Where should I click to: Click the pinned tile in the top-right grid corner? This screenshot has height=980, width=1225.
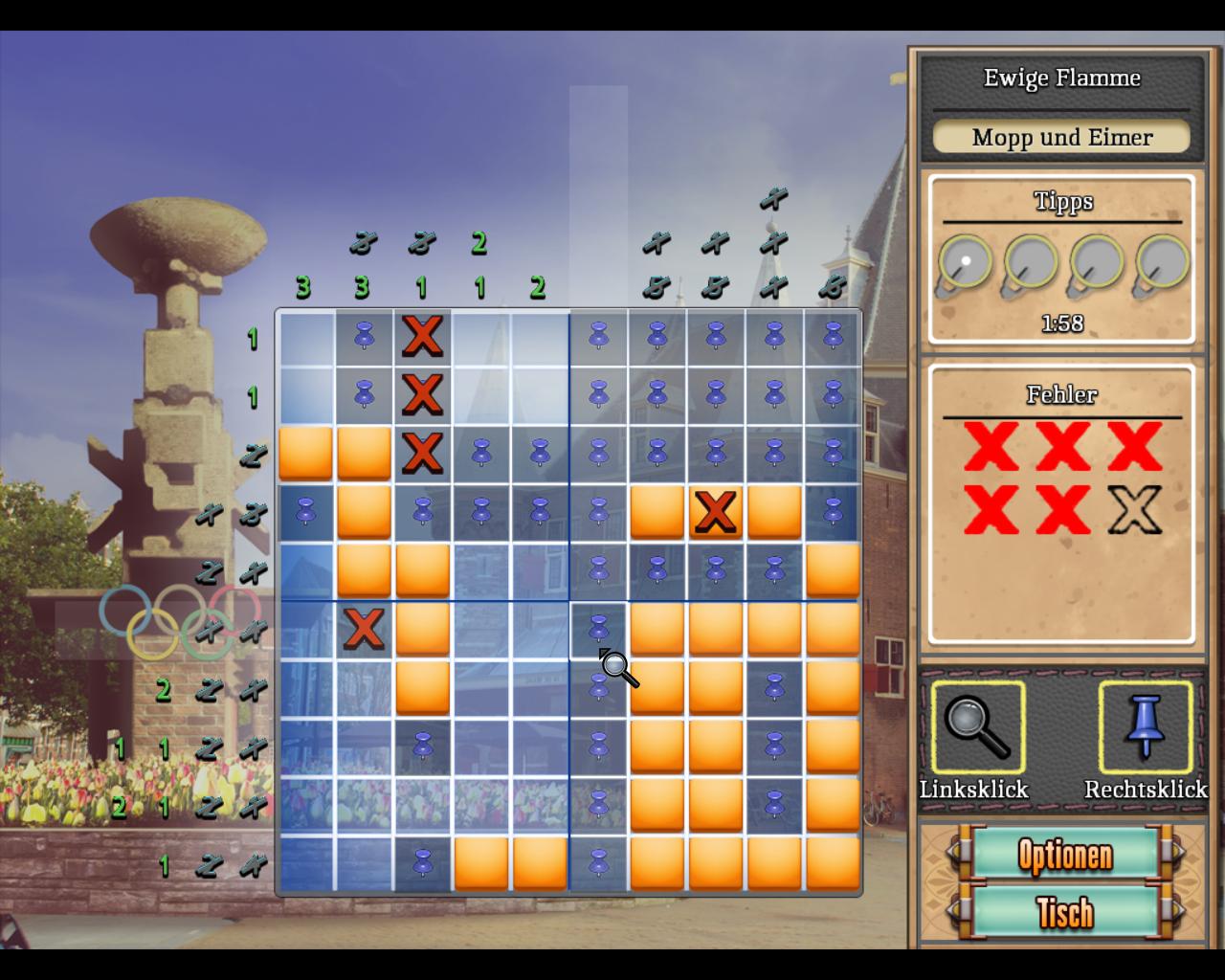click(x=833, y=337)
